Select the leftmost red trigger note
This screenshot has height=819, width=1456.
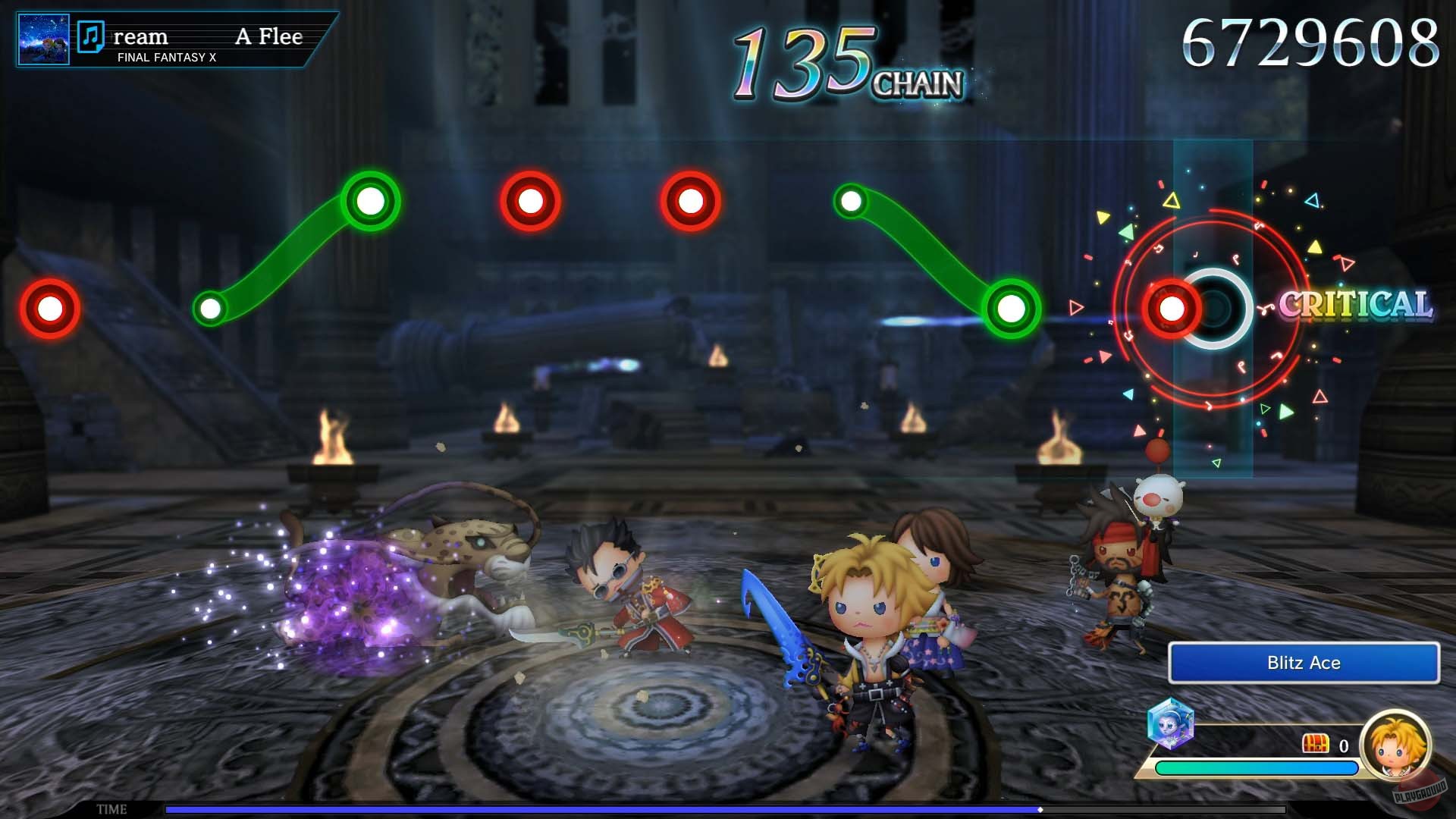pyautogui.click(x=49, y=309)
